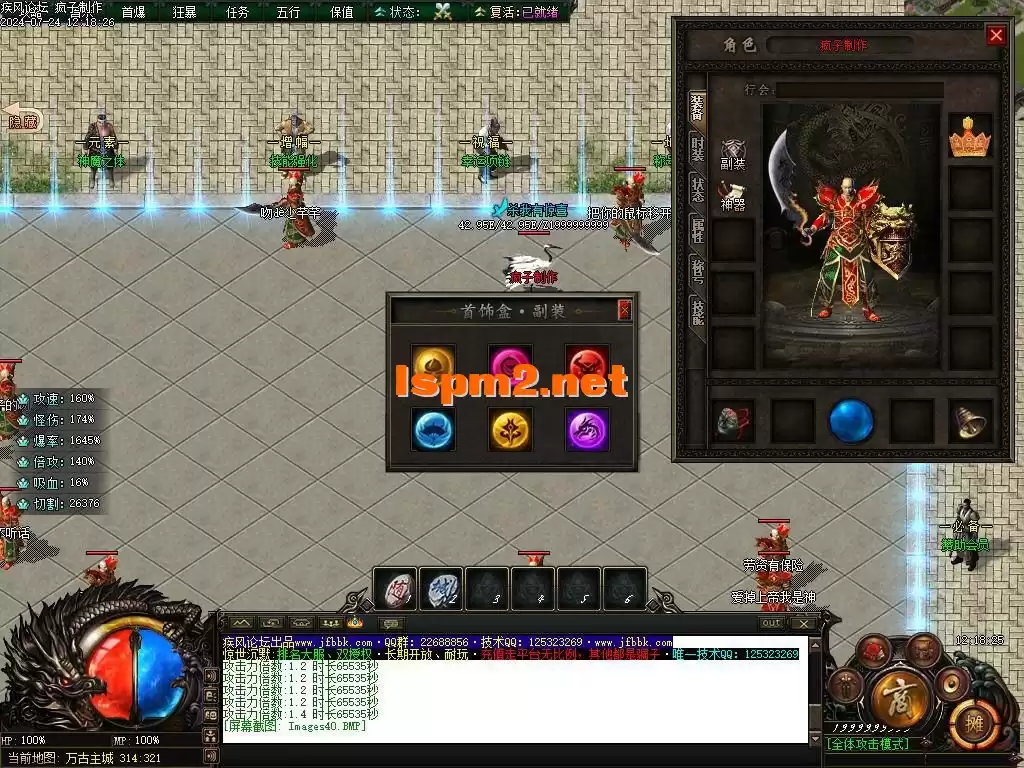This screenshot has height=768, width=1024.
Task: Close the 角色 character panel
Action: [x=995, y=36]
